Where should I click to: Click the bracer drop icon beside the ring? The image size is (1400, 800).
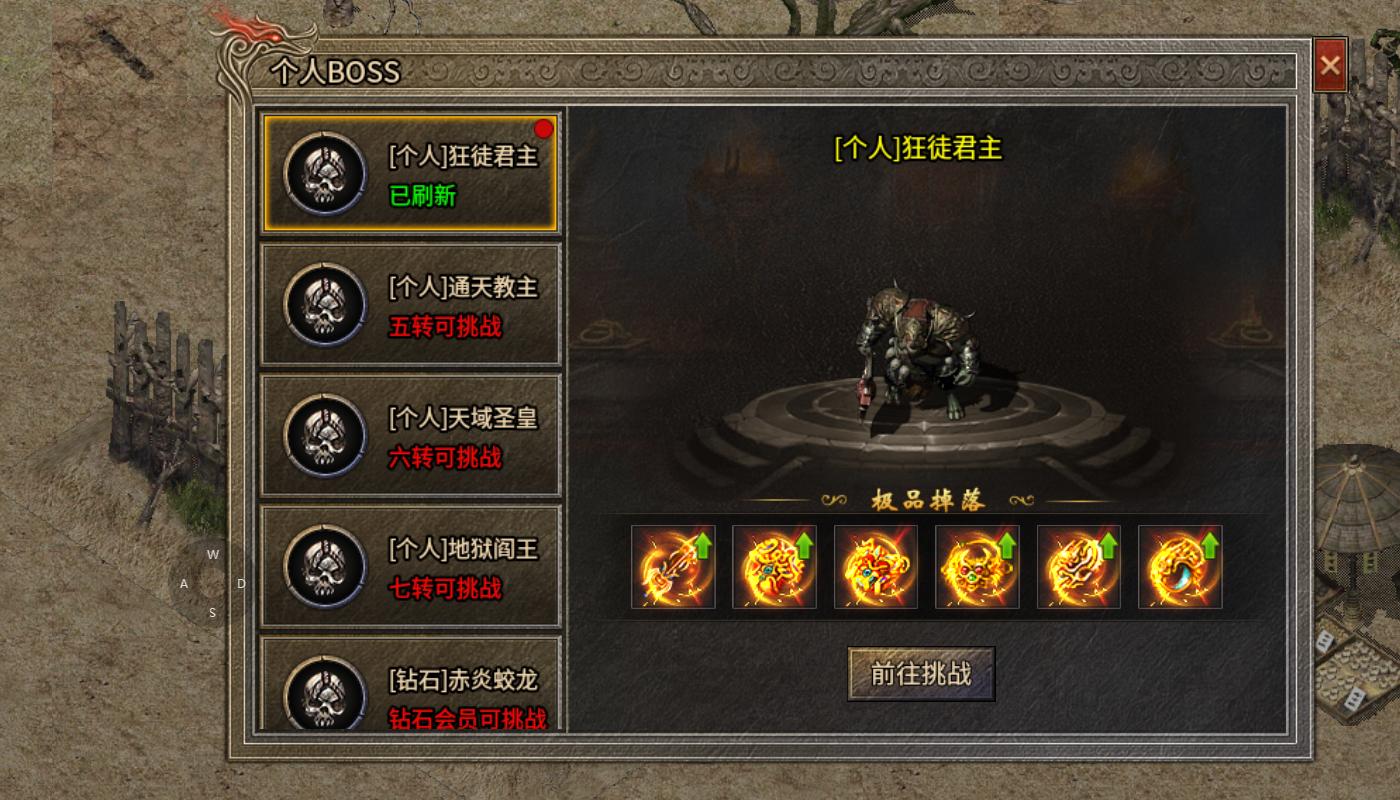[1079, 566]
